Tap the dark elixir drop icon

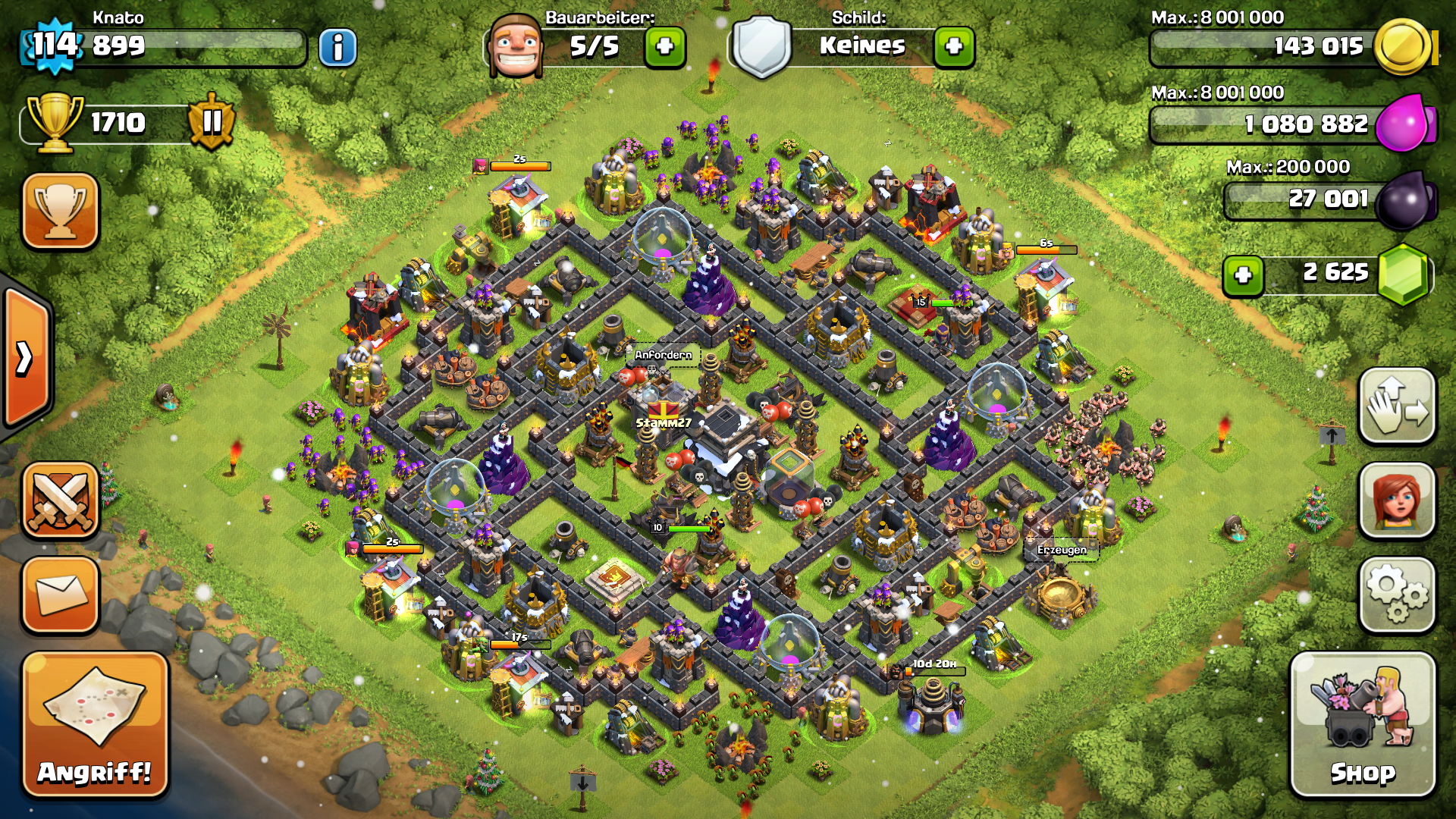point(1404,200)
